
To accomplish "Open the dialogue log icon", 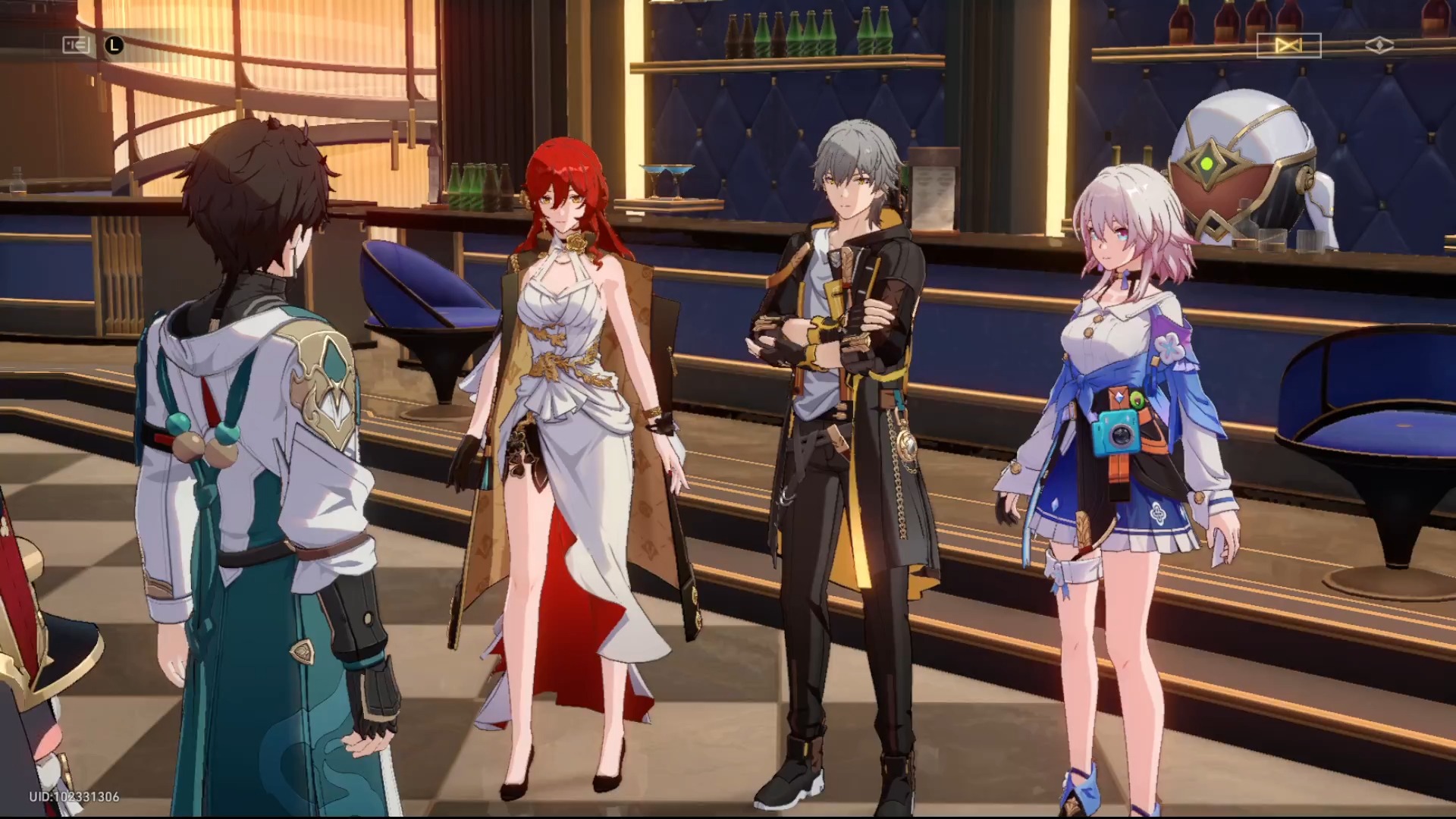I will pyautogui.click(x=76, y=45).
